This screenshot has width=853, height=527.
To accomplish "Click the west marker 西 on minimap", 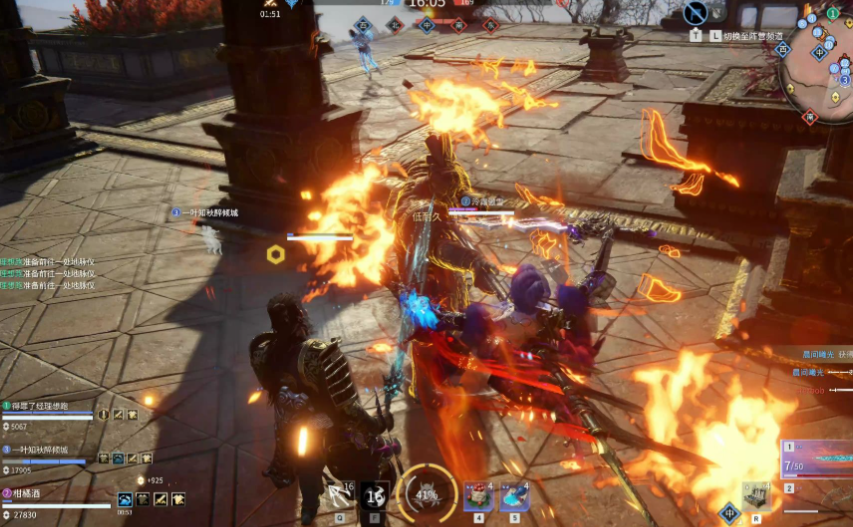I will (783, 49).
